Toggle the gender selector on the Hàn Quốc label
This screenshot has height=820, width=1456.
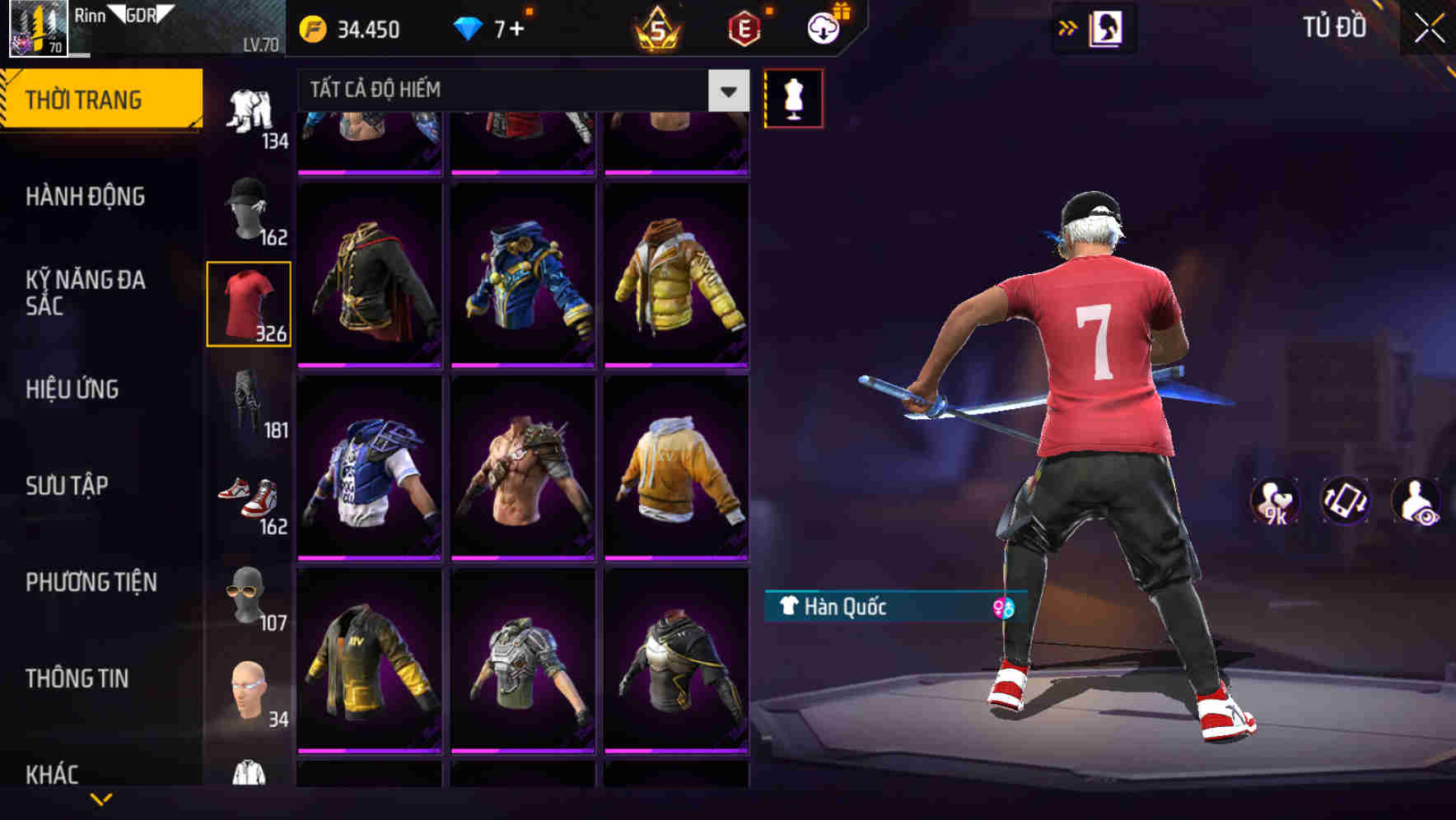coord(1004,608)
